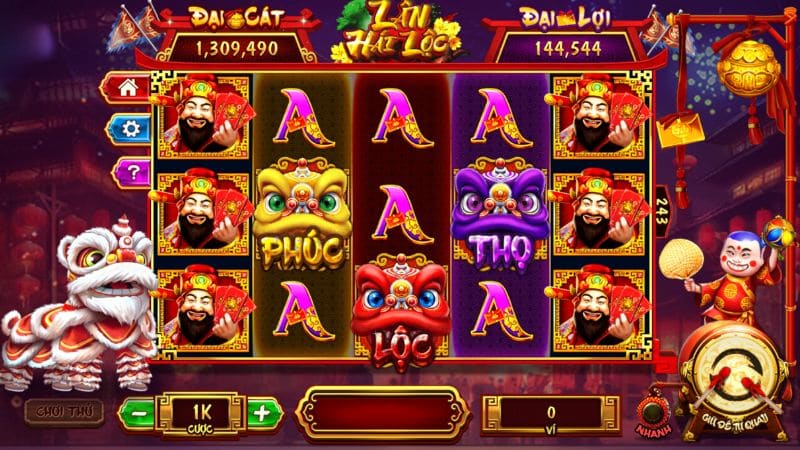
Task: Increase the bet with the plus button
Action: click(261, 412)
